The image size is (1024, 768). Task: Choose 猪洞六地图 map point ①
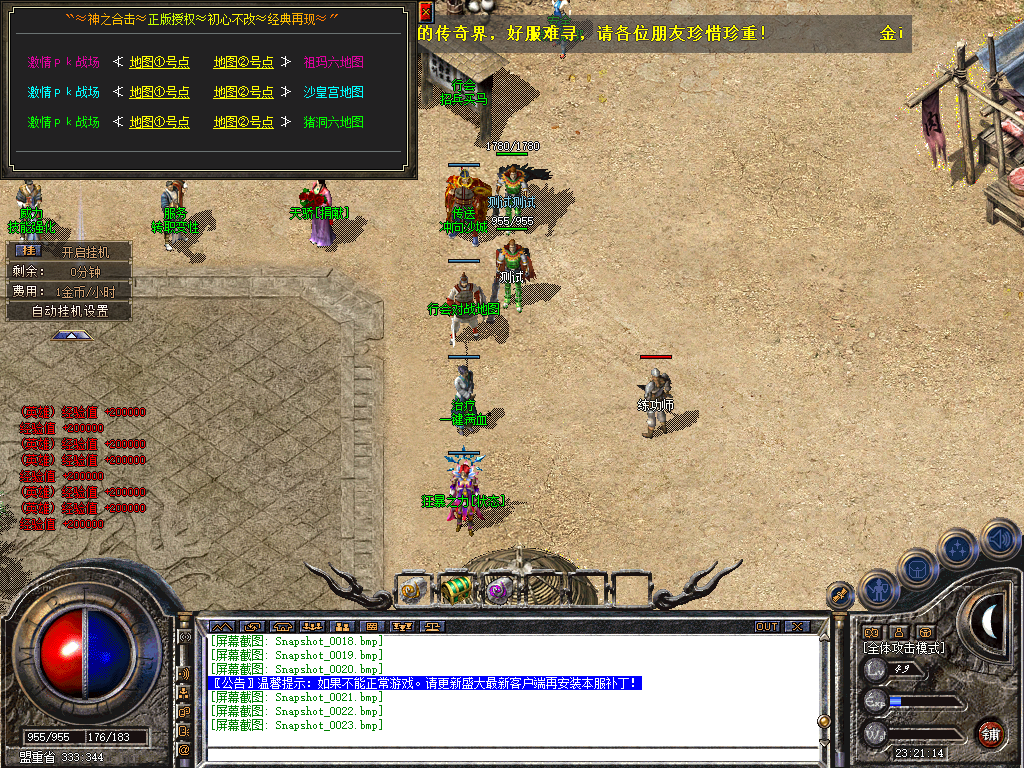[159, 122]
